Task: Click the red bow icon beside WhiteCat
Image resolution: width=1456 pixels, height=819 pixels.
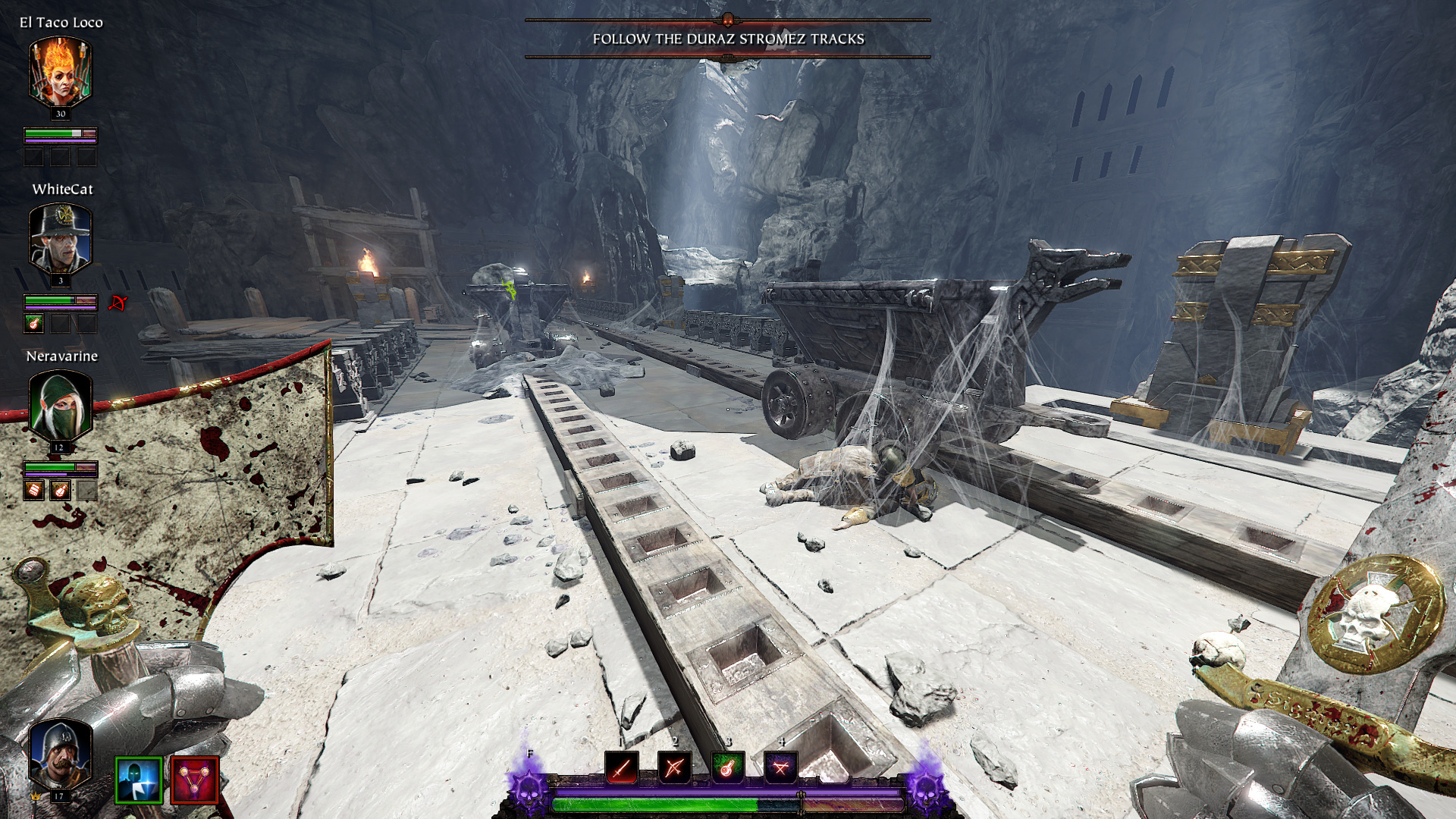Action: coord(117,303)
